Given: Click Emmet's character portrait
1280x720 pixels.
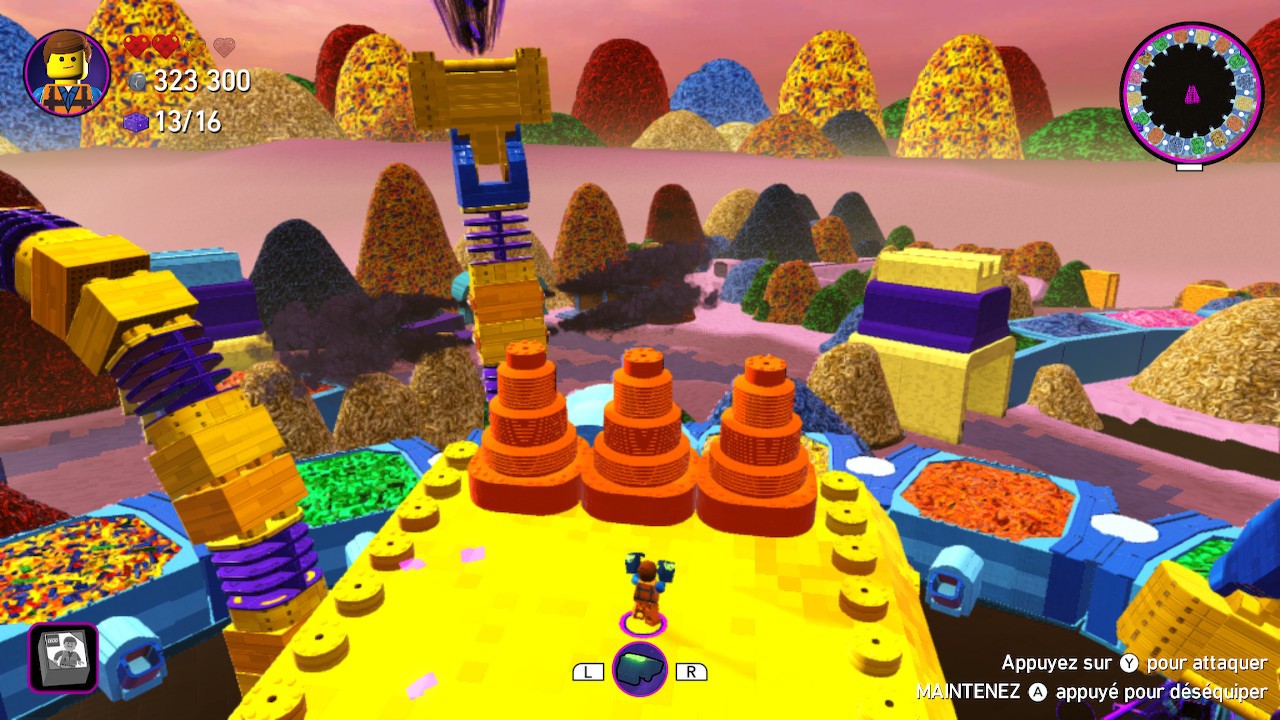Looking at the screenshot, I should click(x=67, y=73).
